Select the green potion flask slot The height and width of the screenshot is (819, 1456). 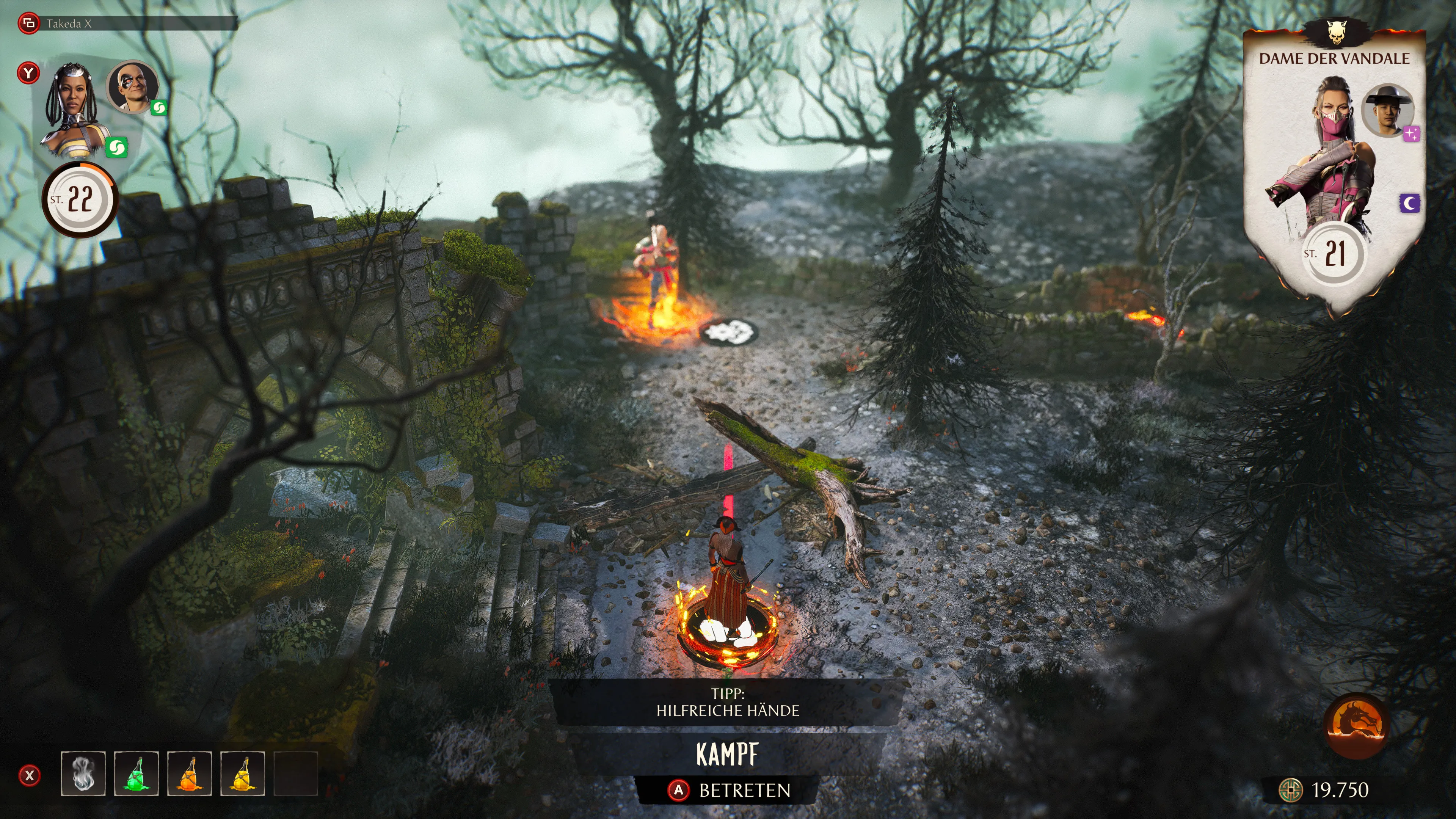click(136, 773)
